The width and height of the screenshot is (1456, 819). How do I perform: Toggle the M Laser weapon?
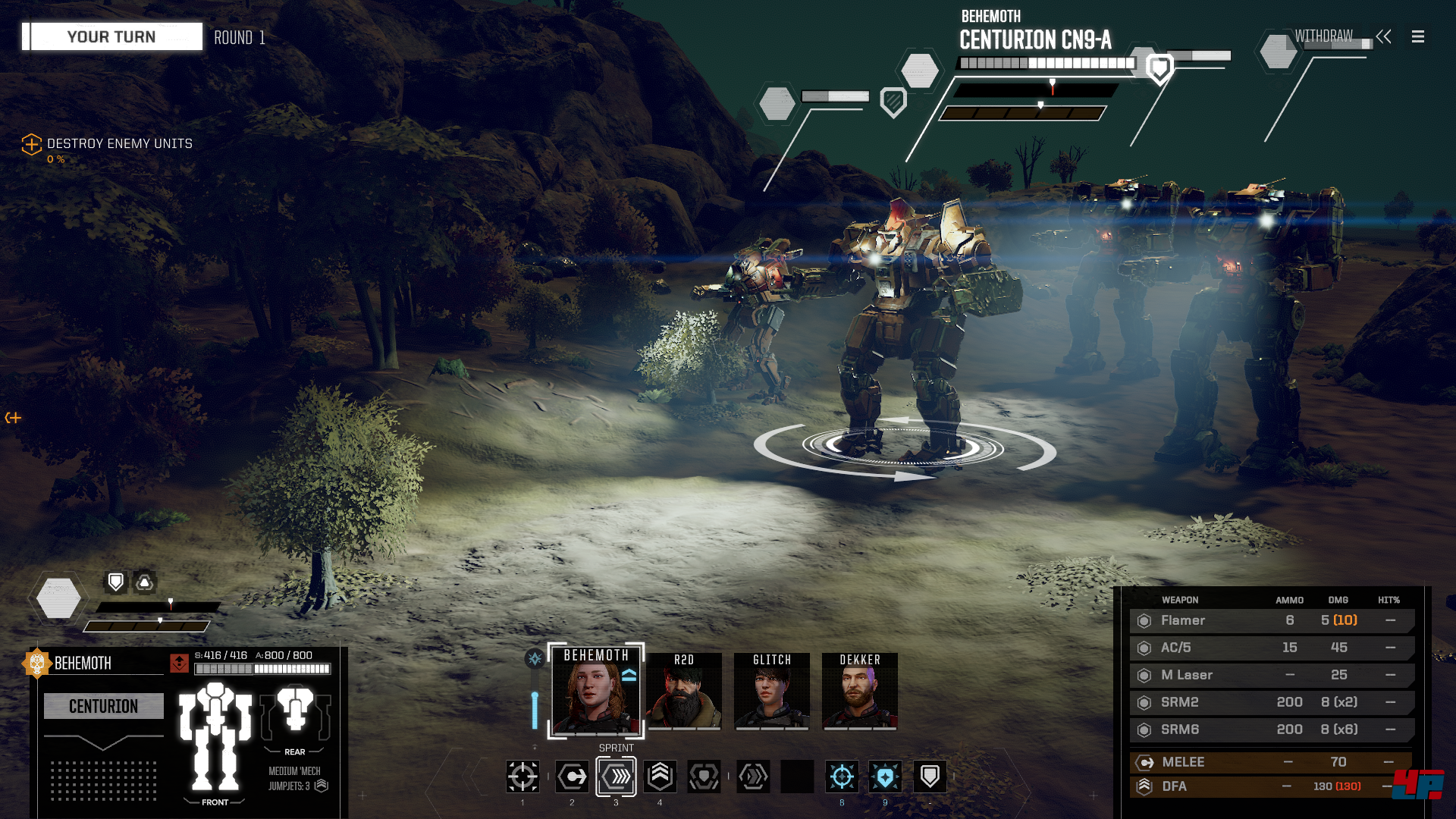pyautogui.click(x=1271, y=675)
